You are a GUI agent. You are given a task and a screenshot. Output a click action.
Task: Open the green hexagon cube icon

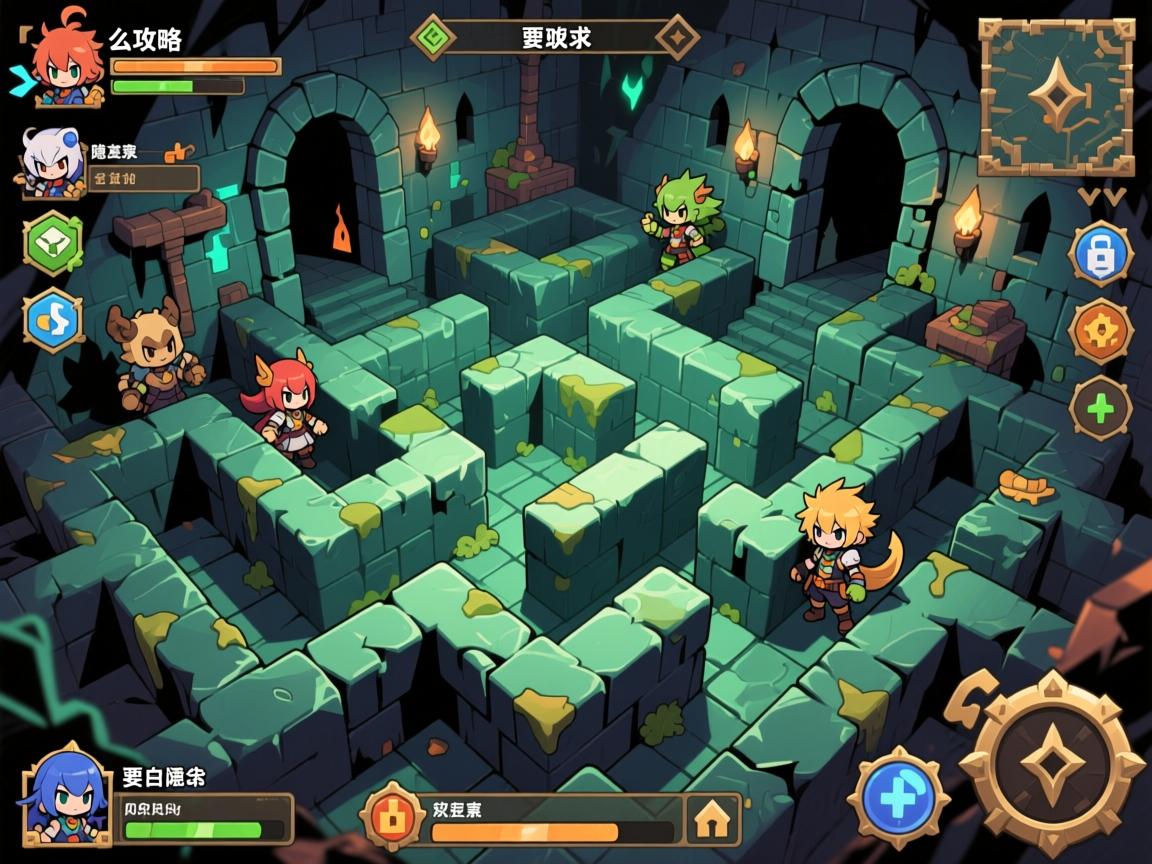[53, 243]
